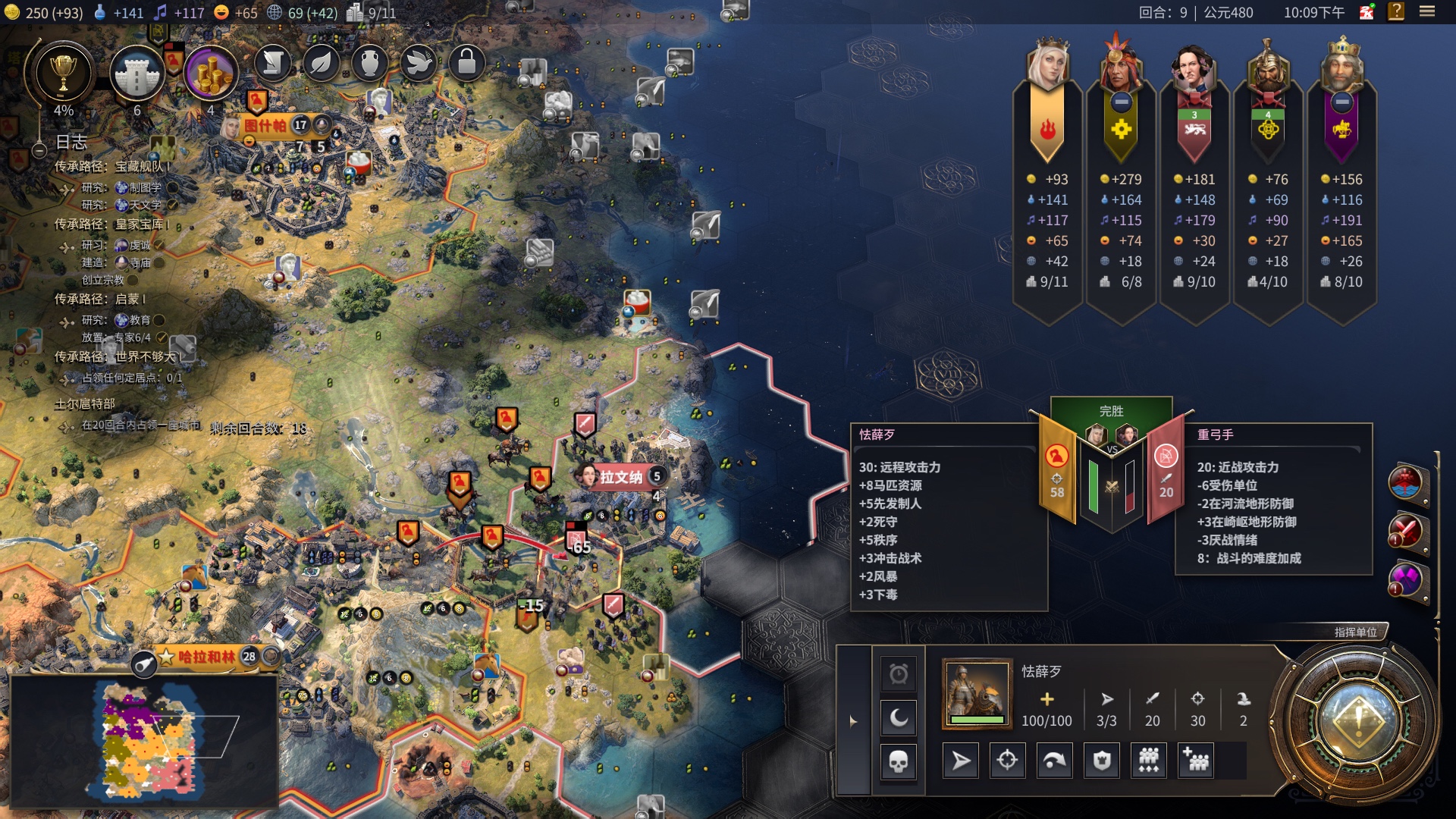Image resolution: width=1456 pixels, height=819 pixels.
Task: Put the unit to sleep (moon button)
Action: click(899, 717)
